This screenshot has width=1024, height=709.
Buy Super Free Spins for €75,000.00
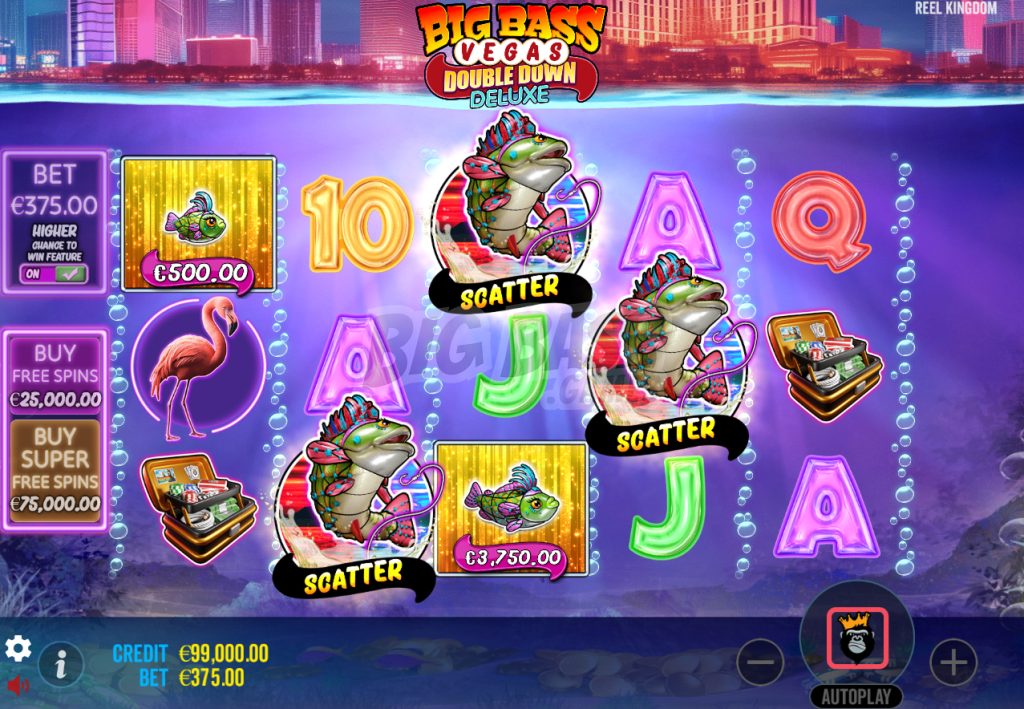pyautogui.click(x=55, y=470)
